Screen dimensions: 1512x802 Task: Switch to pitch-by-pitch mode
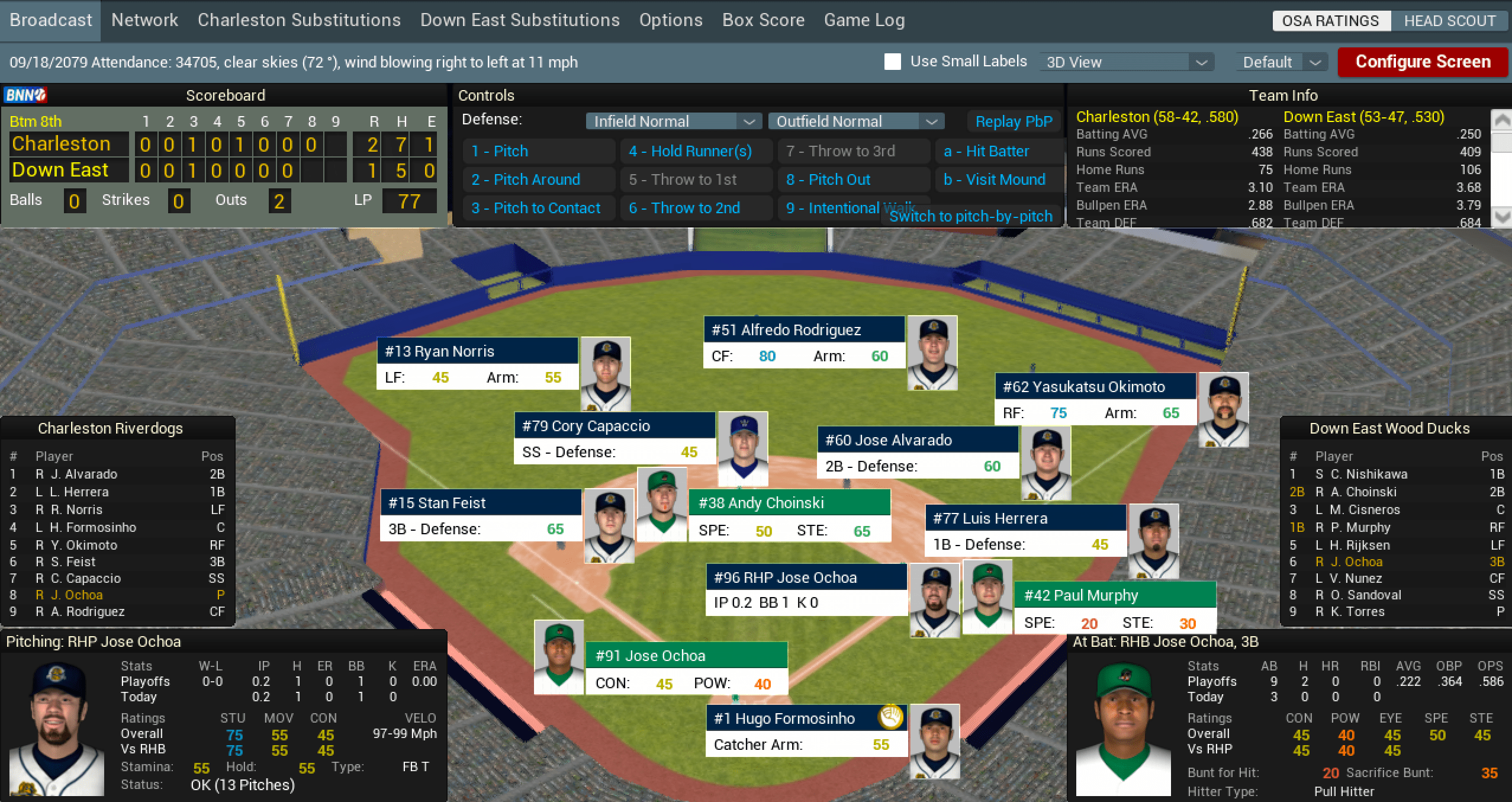[971, 216]
